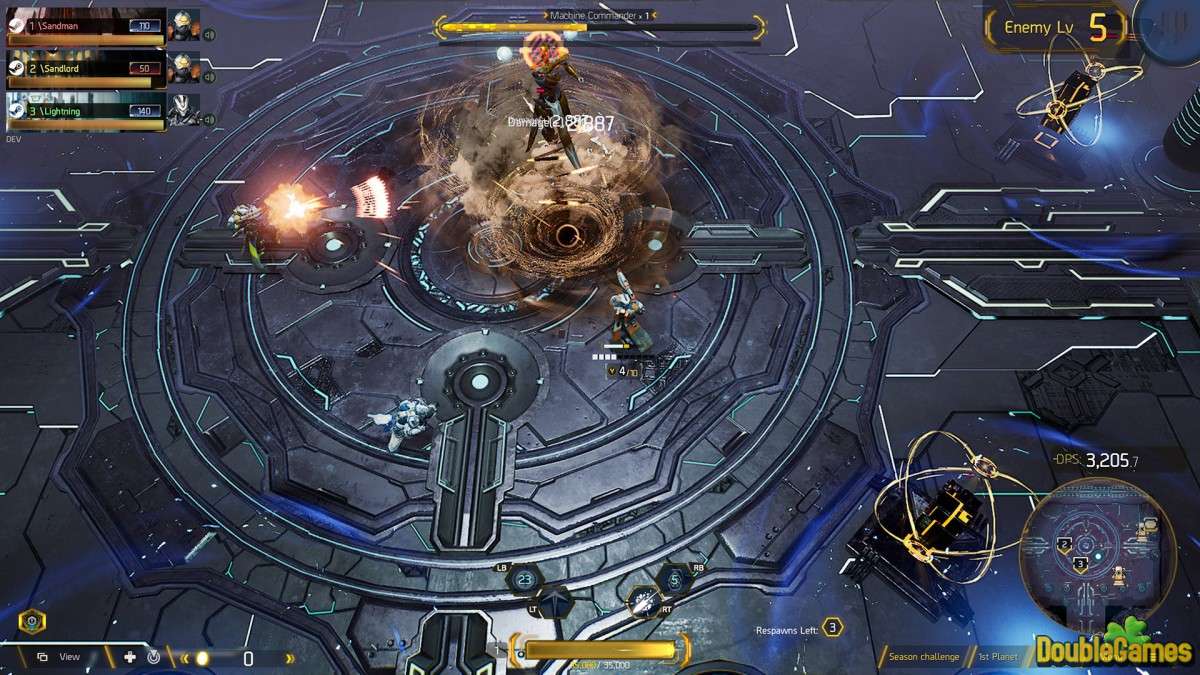
Task: Click the left double-arrow beside the coin counter
Action: (x=184, y=658)
